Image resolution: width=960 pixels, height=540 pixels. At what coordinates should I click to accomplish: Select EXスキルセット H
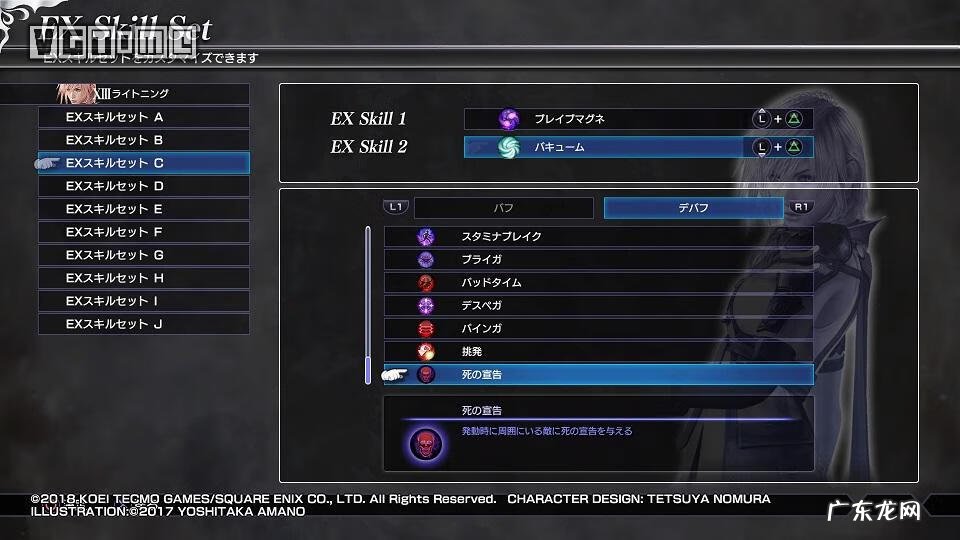coord(143,278)
